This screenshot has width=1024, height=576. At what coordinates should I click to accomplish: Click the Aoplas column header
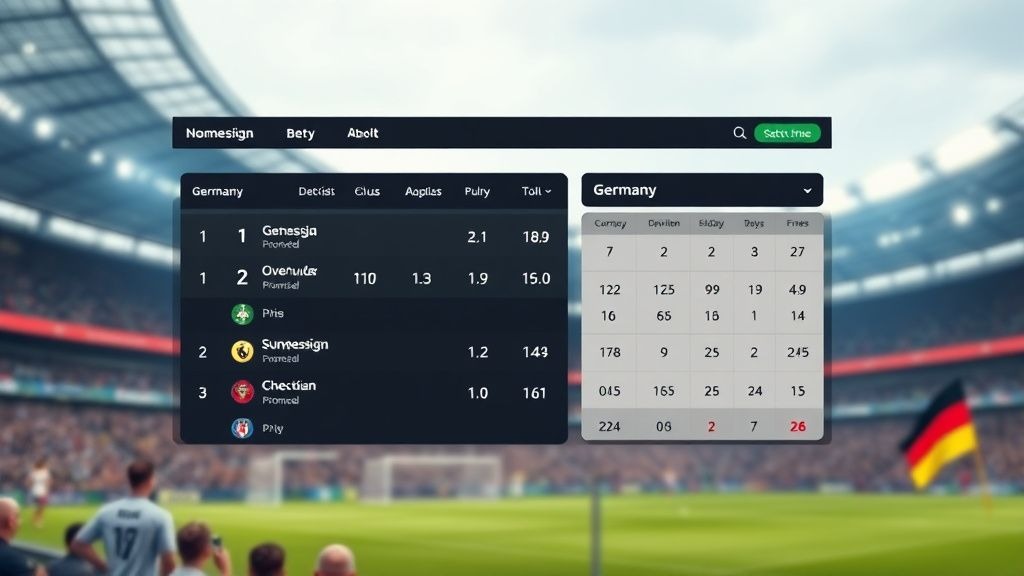tap(423, 191)
